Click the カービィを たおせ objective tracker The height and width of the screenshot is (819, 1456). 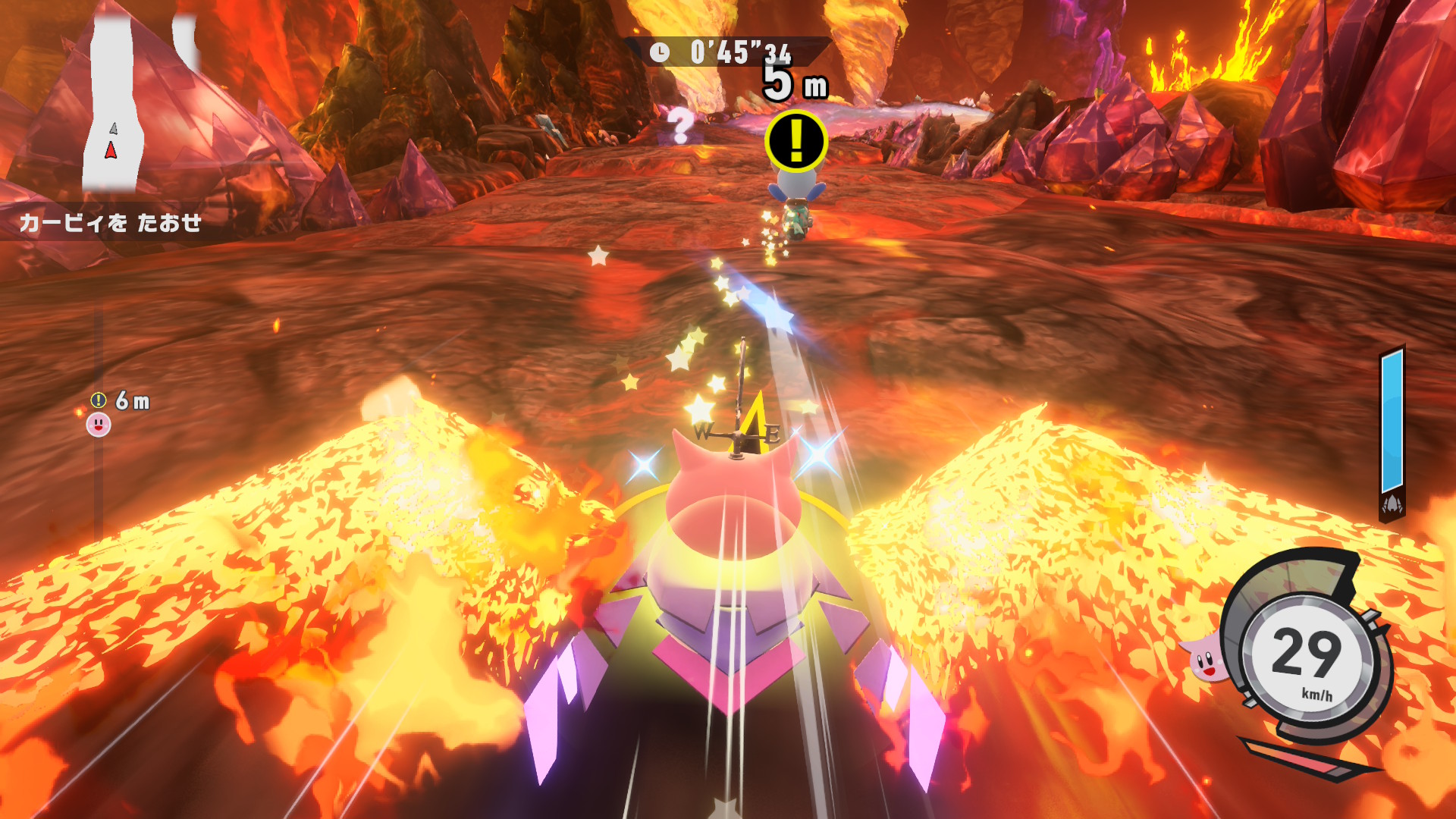click(x=111, y=223)
